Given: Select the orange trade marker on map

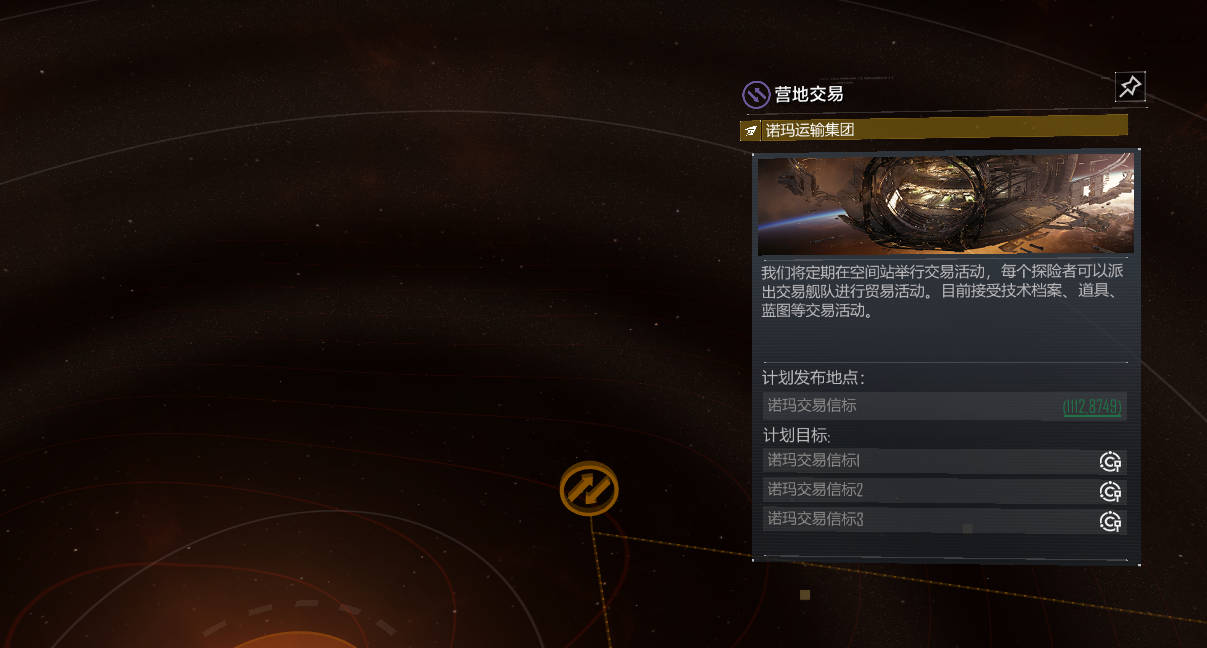Looking at the screenshot, I should (x=589, y=489).
